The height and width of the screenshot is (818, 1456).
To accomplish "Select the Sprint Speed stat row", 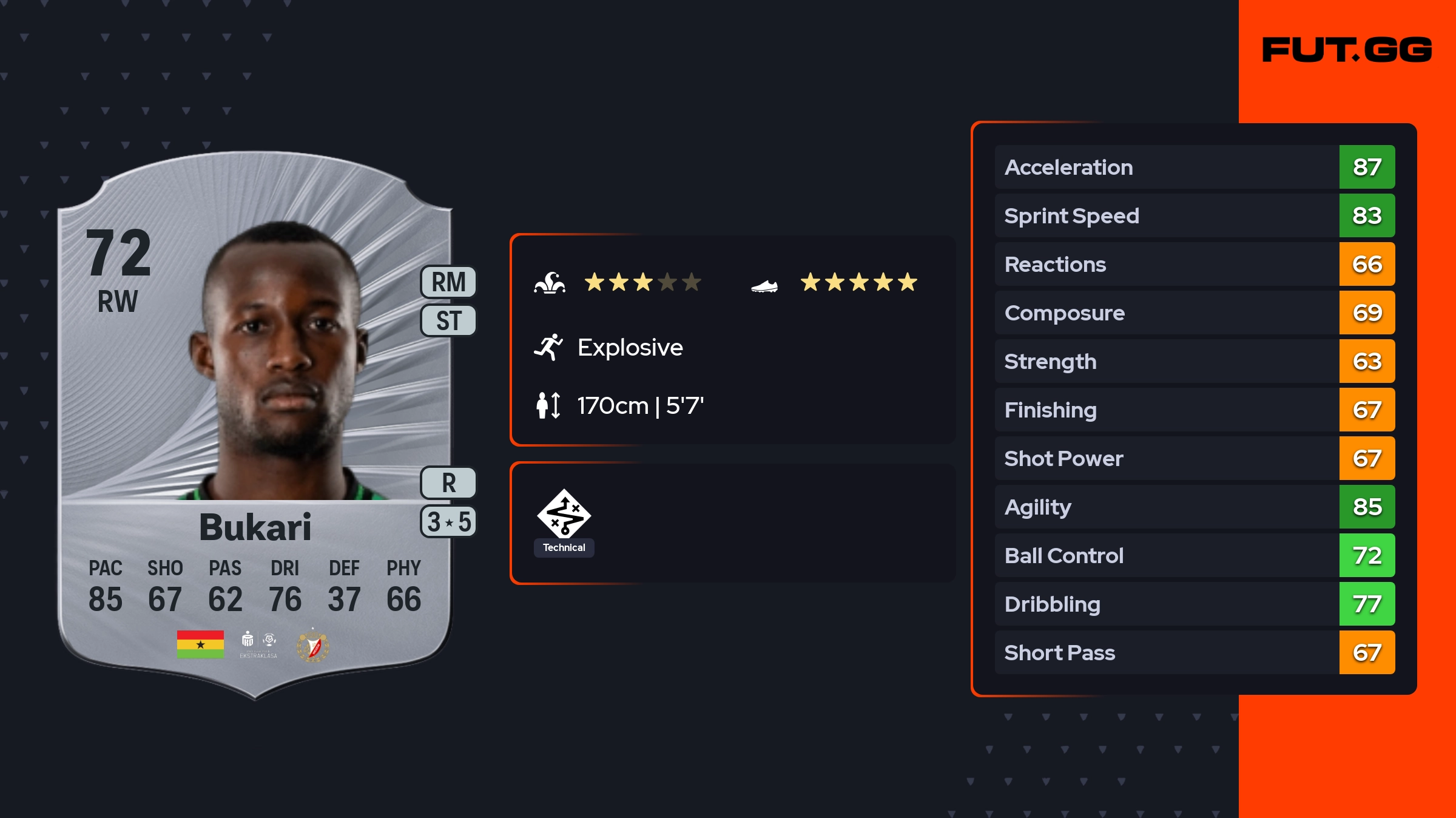I will click(x=1194, y=215).
